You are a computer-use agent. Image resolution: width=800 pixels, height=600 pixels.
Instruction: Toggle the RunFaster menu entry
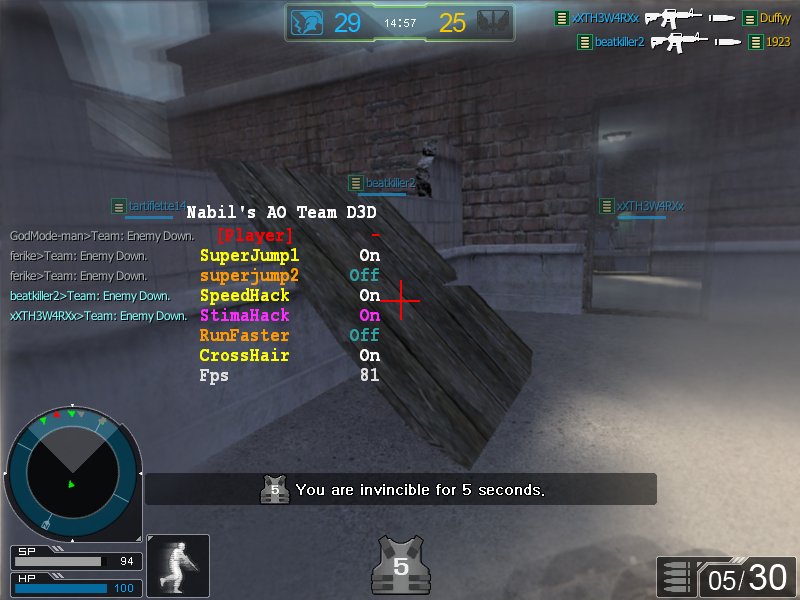[x=245, y=336]
